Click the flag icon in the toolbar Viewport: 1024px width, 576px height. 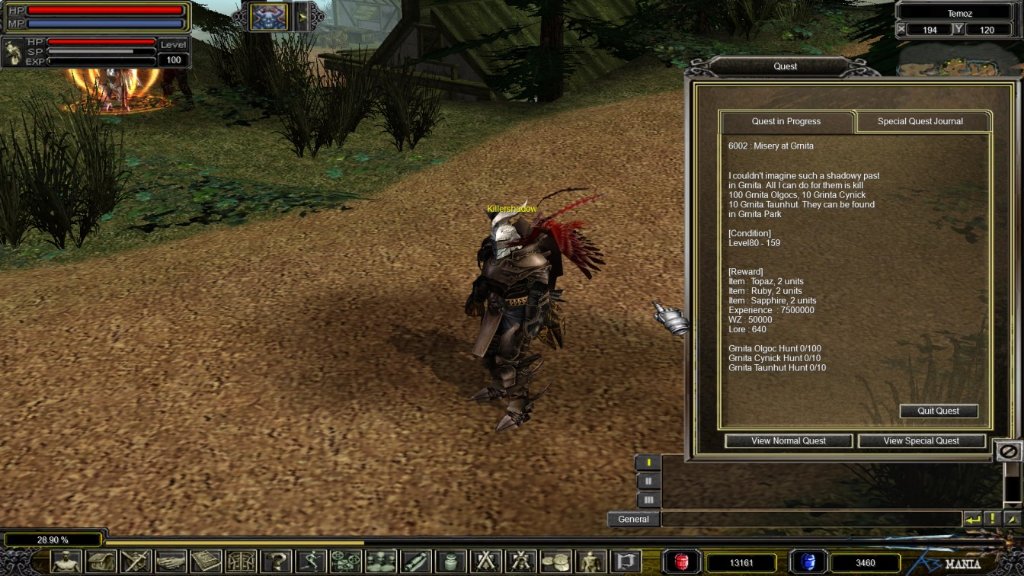pyautogui.click(x=626, y=562)
